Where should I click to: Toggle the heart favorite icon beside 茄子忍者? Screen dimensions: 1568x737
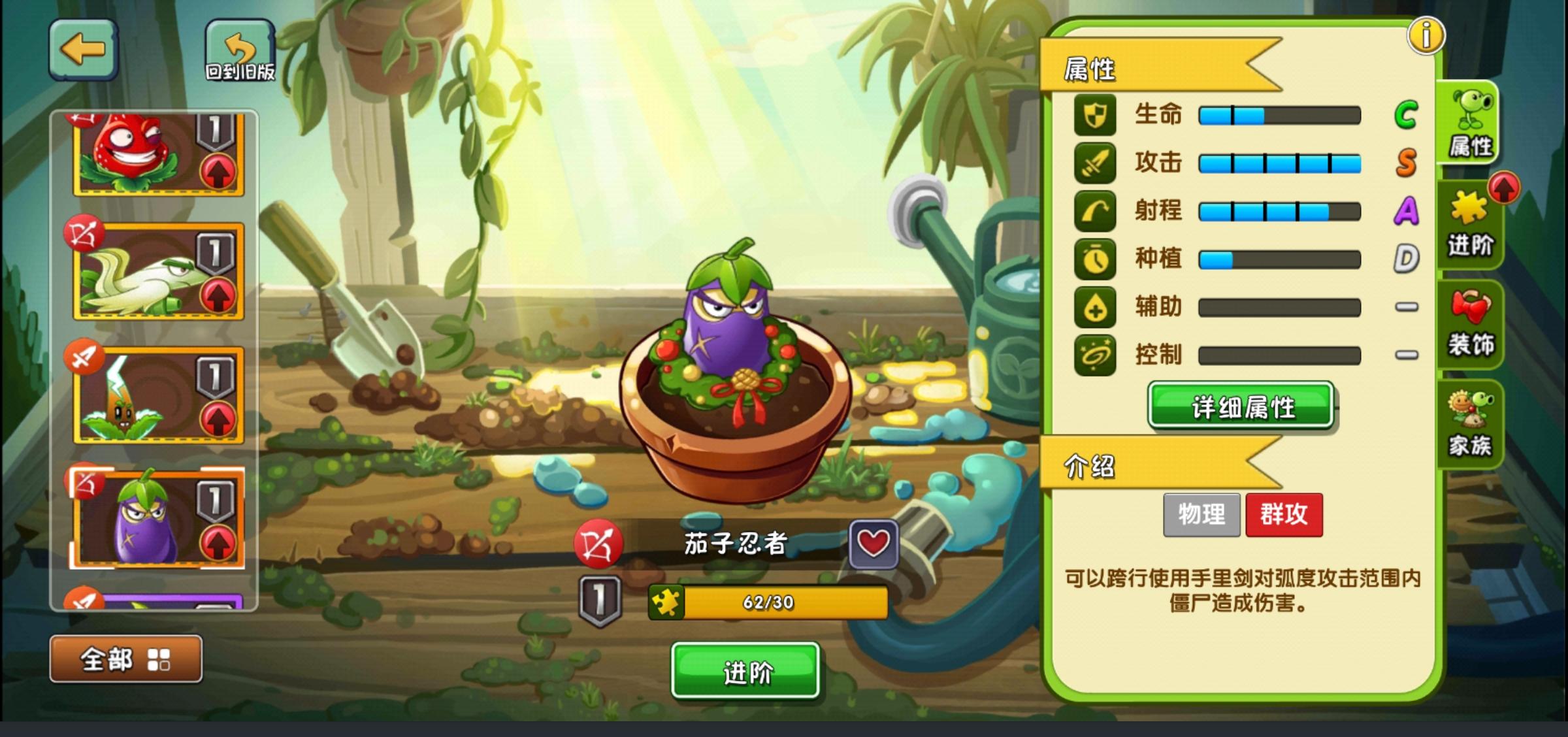875,542
